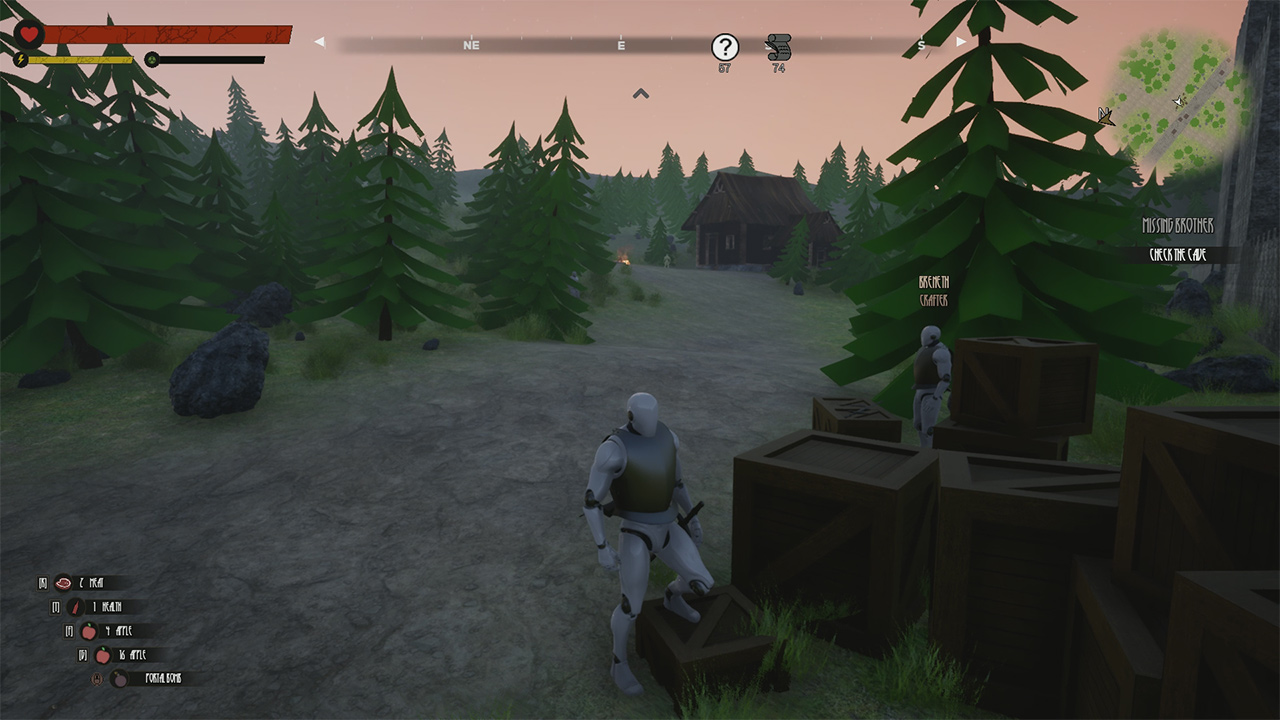The height and width of the screenshot is (720, 1280).
Task: Select the scroll quest marker on compass
Action: point(778,46)
